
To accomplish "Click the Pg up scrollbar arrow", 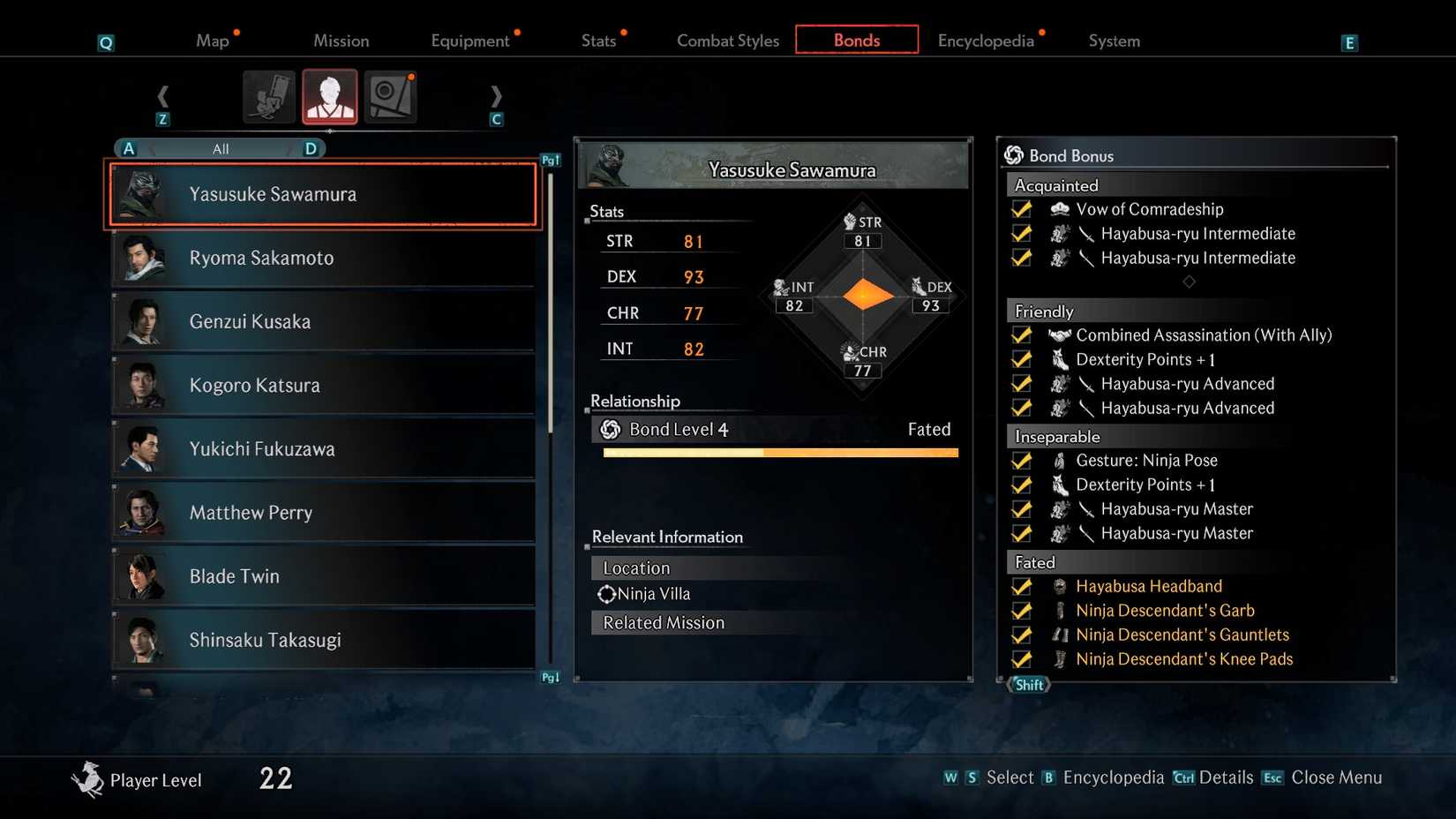I will 550,159.
